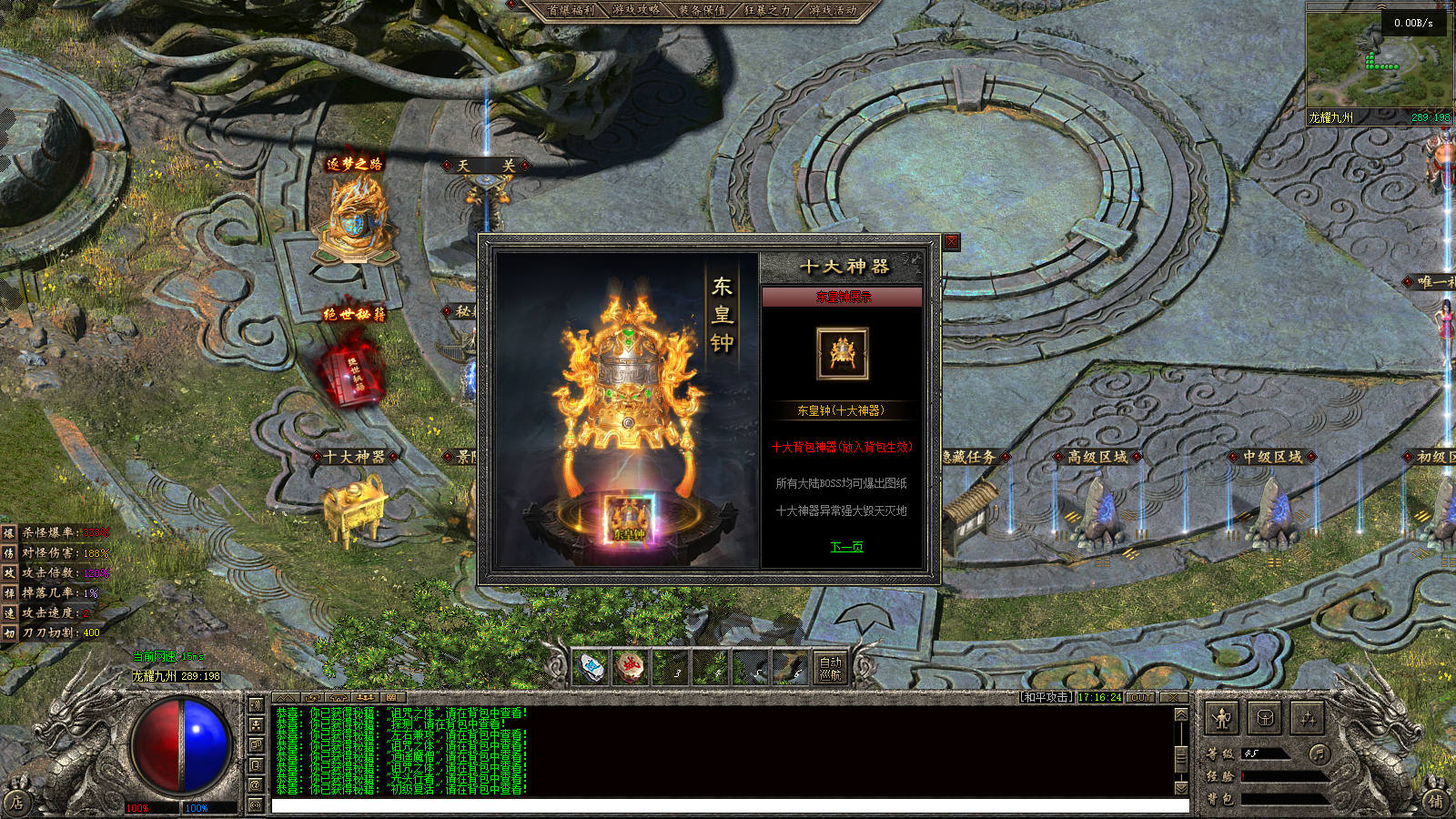Go to next page via 下一页 link
Image resolution: width=1456 pixels, height=819 pixels.
click(846, 547)
